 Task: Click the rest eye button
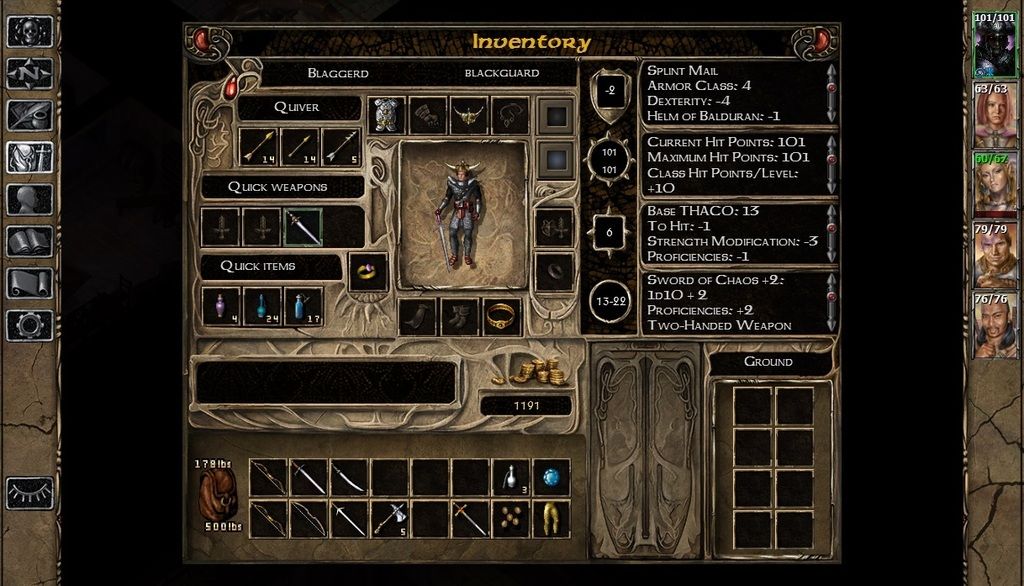click(x=30, y=493)
